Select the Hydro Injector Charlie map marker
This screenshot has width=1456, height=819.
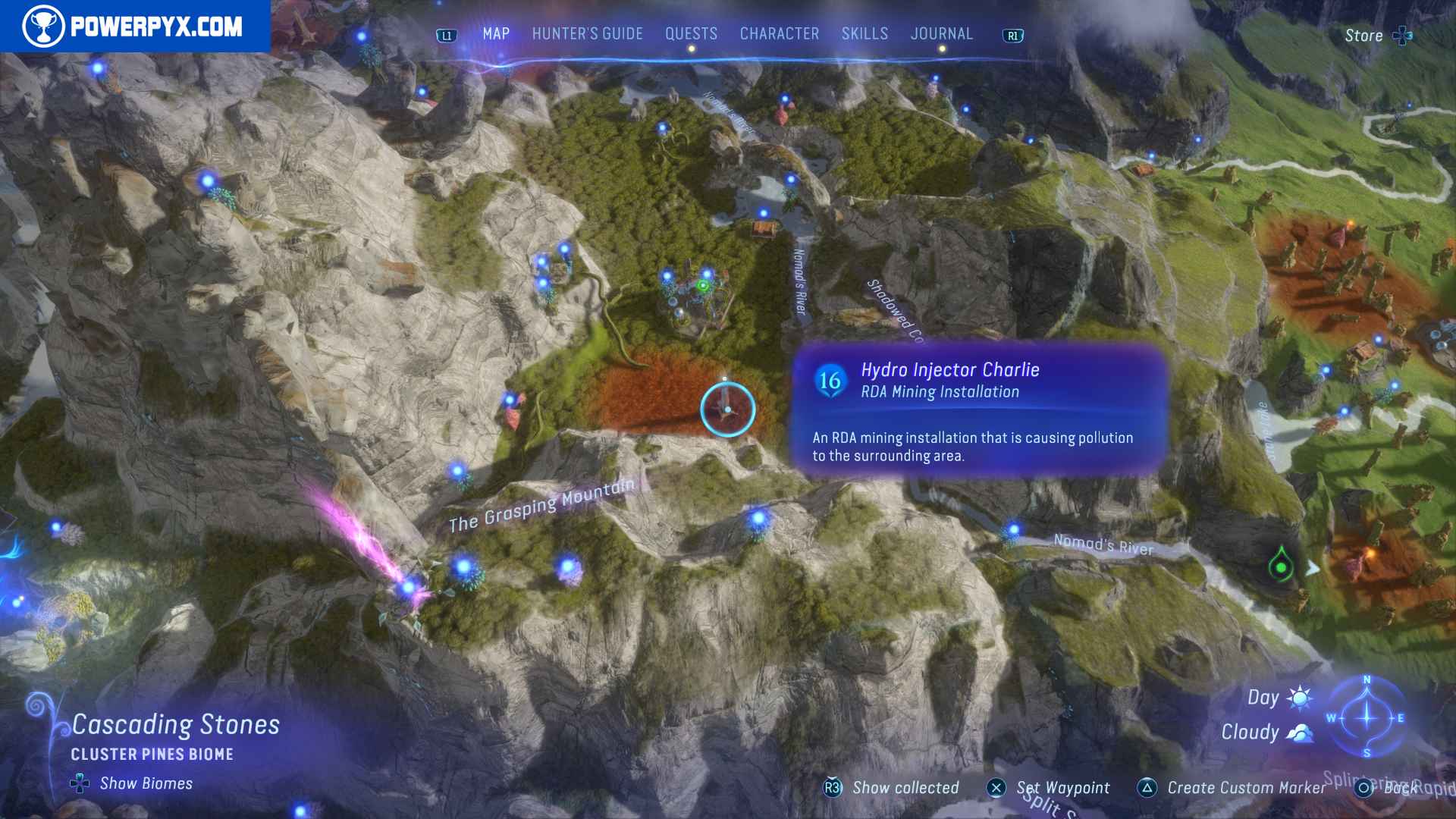point(726,409)
